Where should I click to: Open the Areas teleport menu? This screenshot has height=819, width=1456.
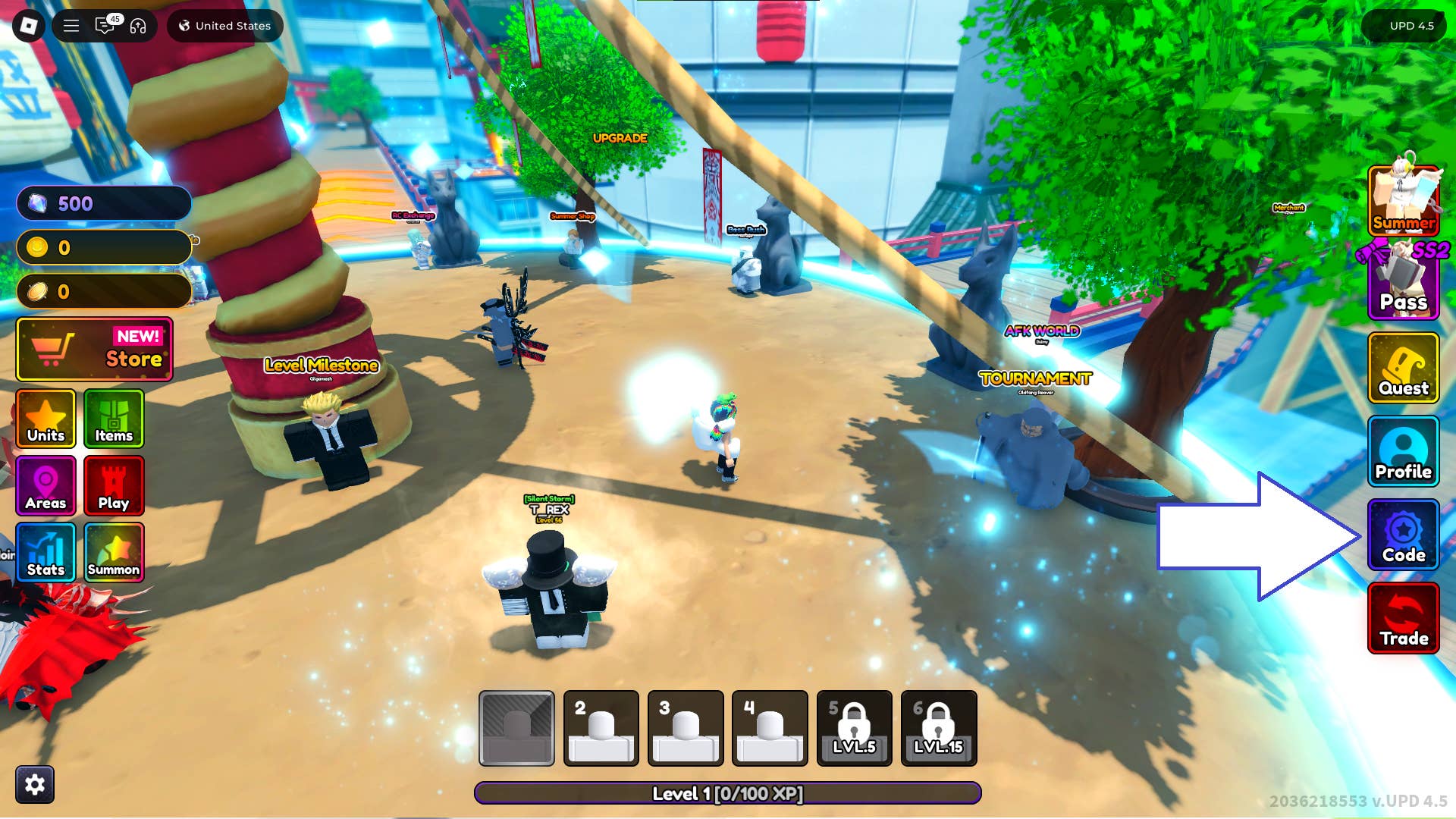[x=45, y=485]
